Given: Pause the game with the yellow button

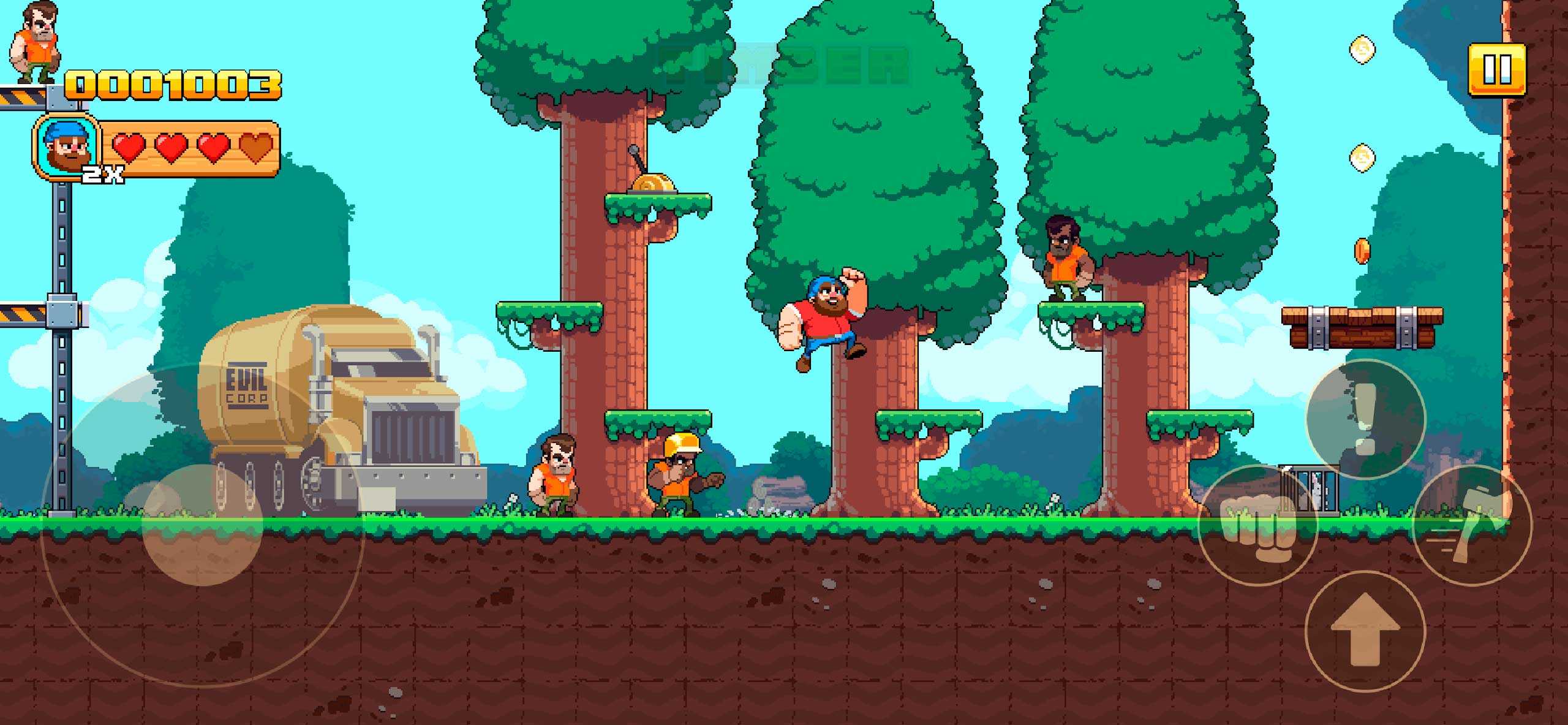Looking at the screenshot, I should [1497, 69].
